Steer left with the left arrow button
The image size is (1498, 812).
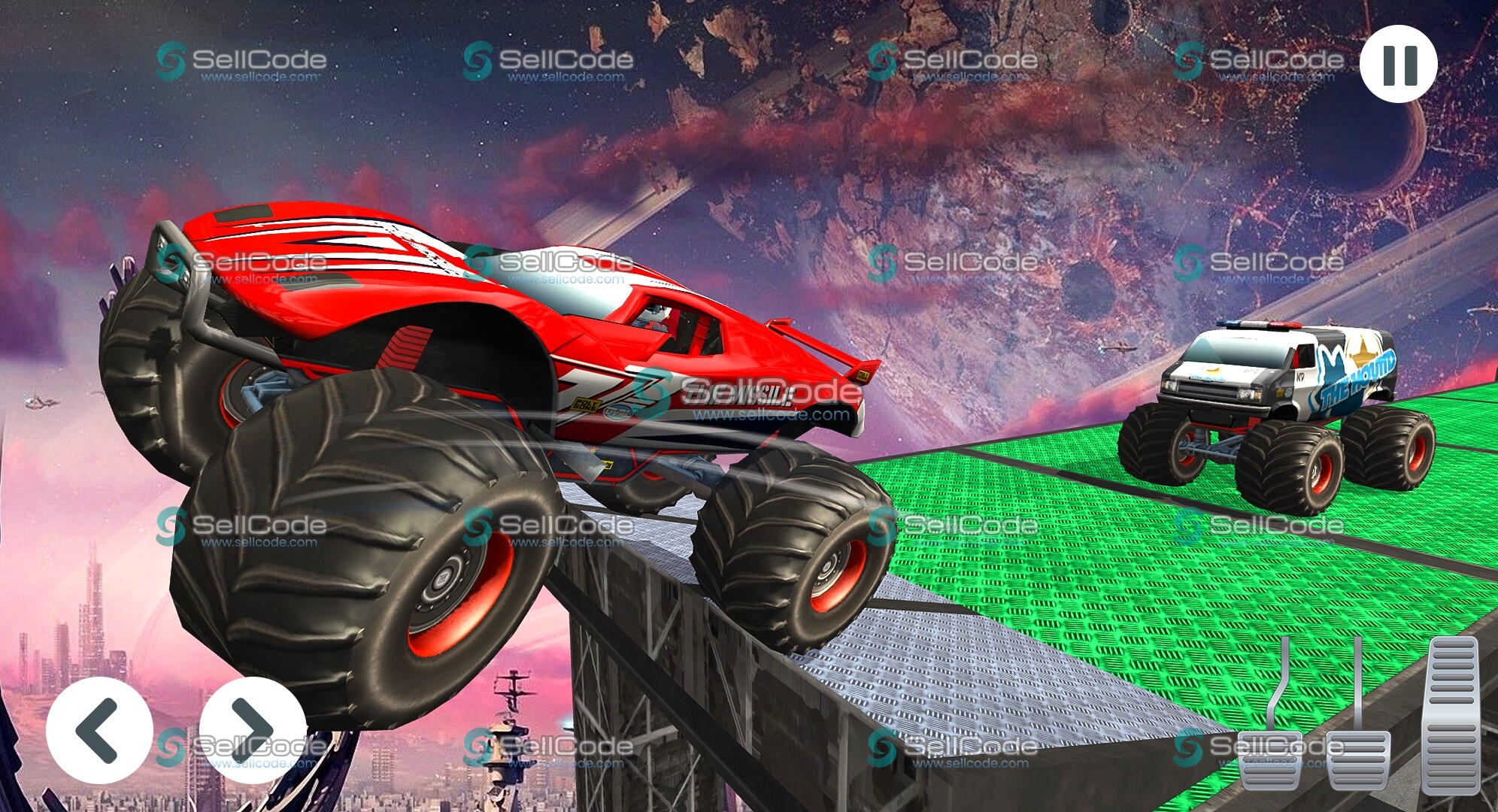[x=99, y=729]
